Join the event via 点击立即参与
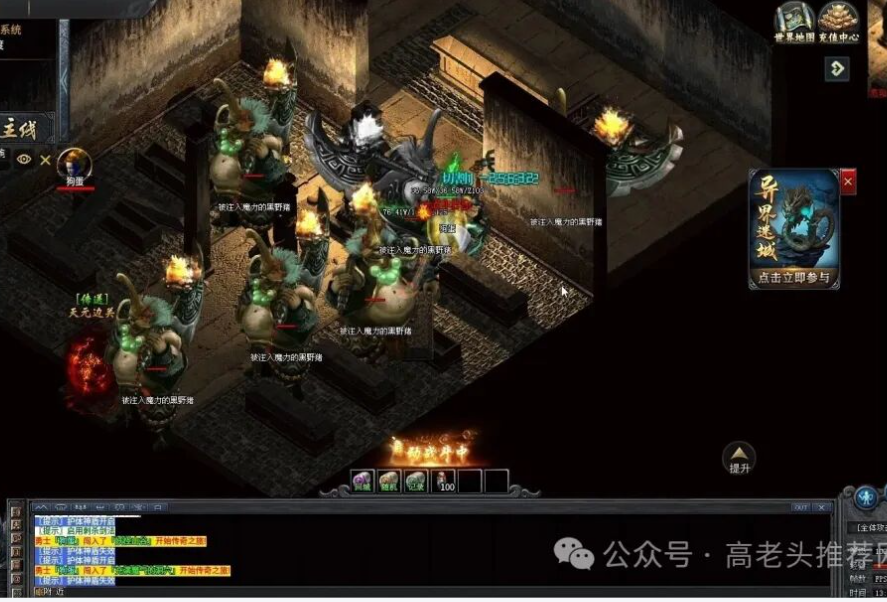 pyautogui.click(x=794, y=277)
